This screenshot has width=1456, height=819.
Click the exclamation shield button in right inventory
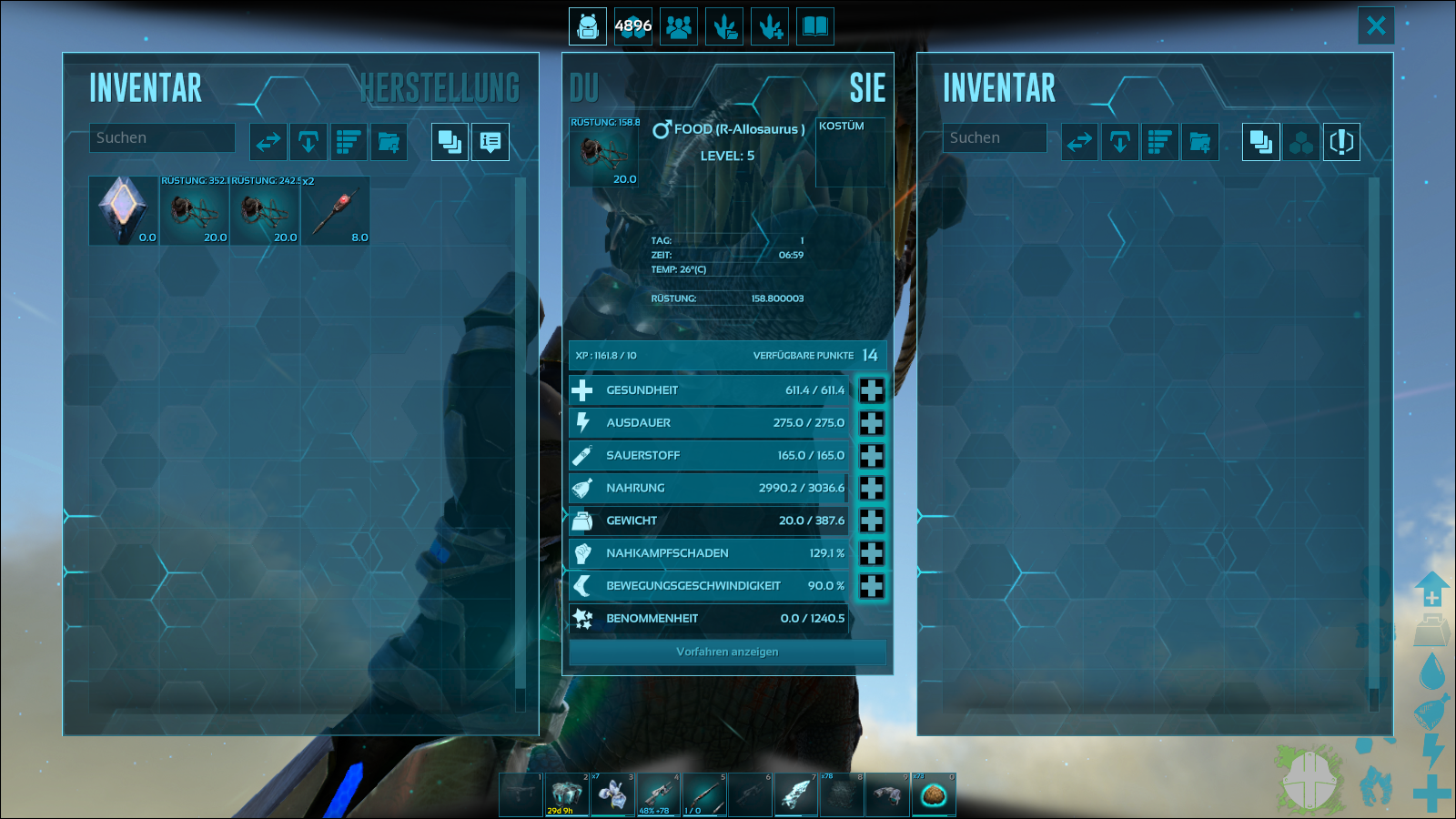[x=1341, y=142]
